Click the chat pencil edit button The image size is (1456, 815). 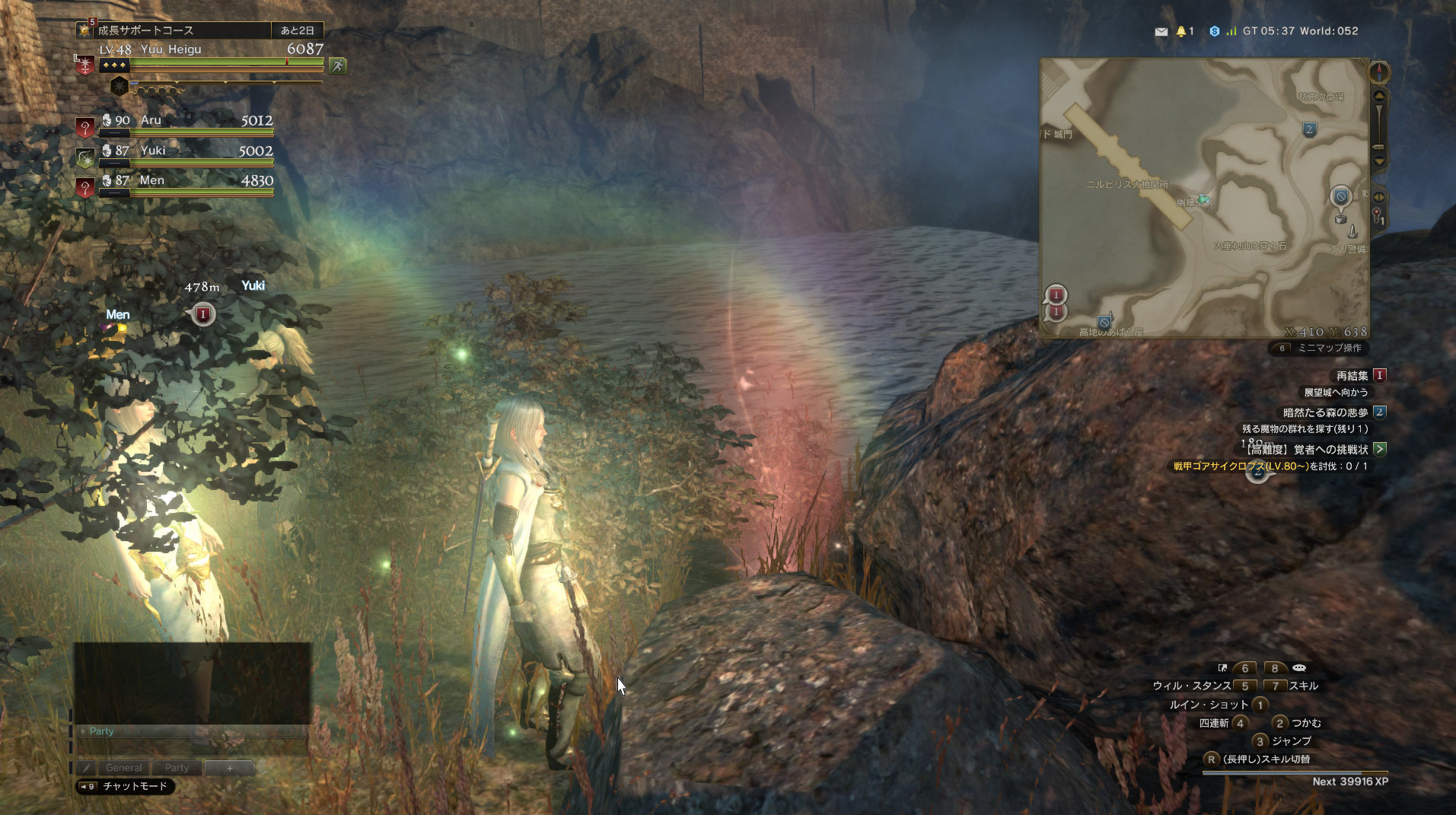coord(86,768)
